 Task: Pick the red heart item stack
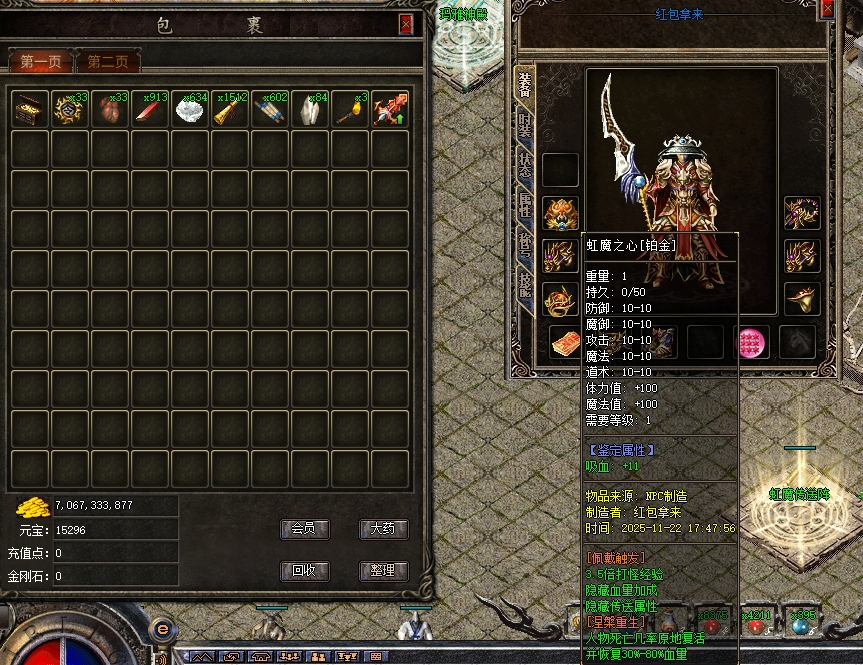tap(110, 109)
